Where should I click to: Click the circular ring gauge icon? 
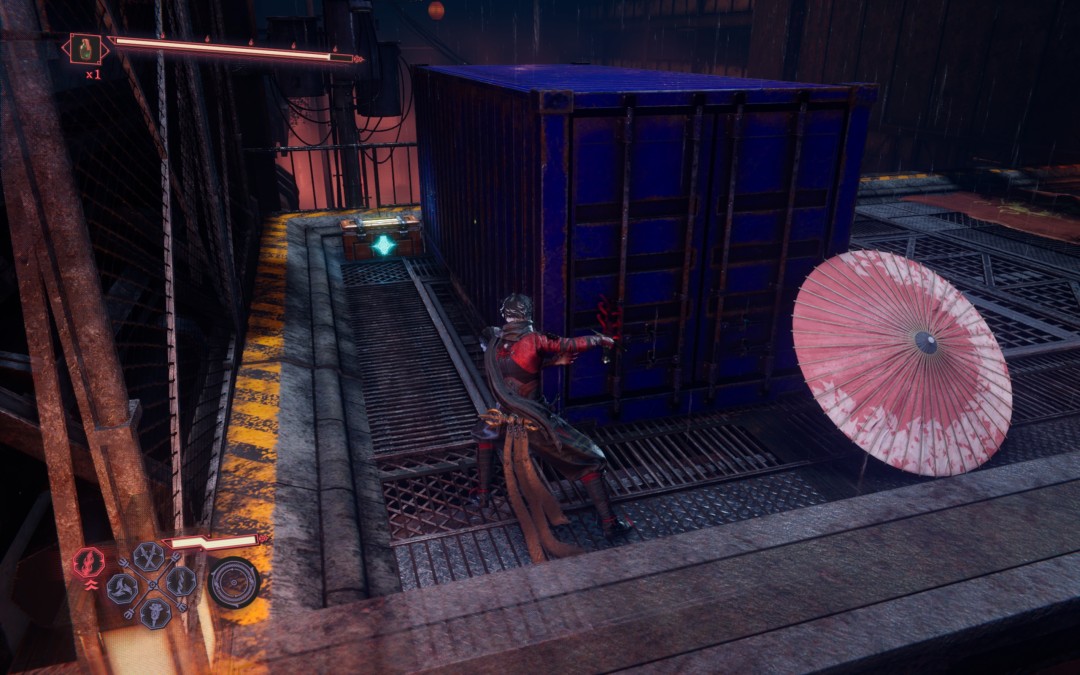[234, 582]
